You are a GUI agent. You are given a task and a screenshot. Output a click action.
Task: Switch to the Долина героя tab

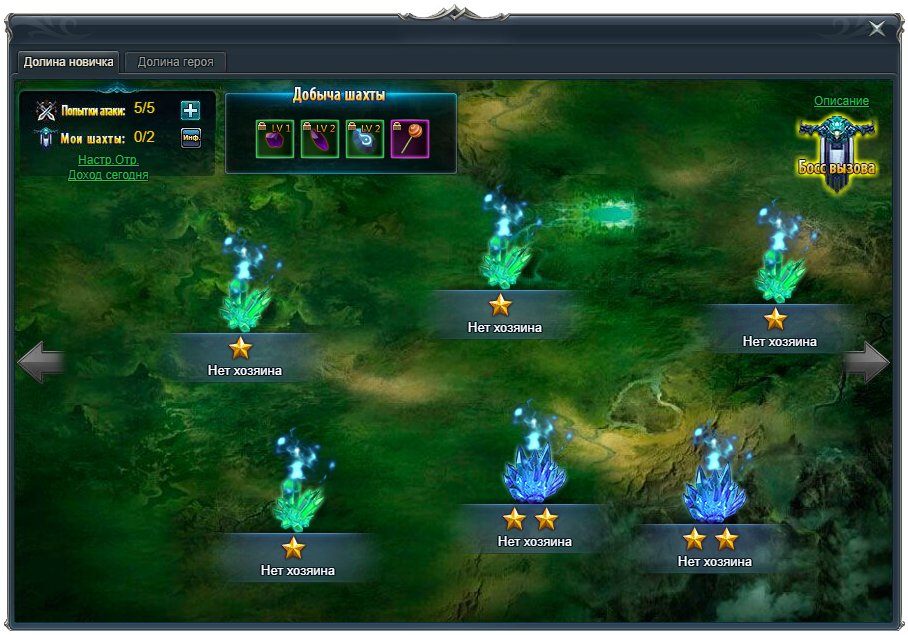pyautogui.click(x=175, y=62)
